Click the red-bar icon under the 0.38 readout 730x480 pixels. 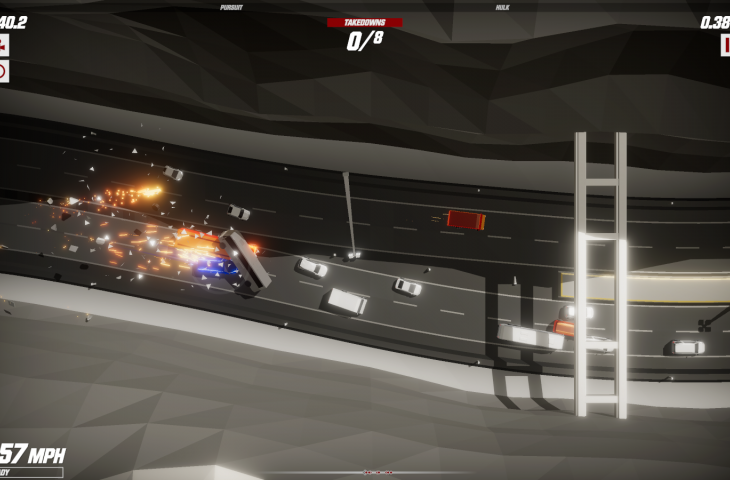(x=725, y=45)
